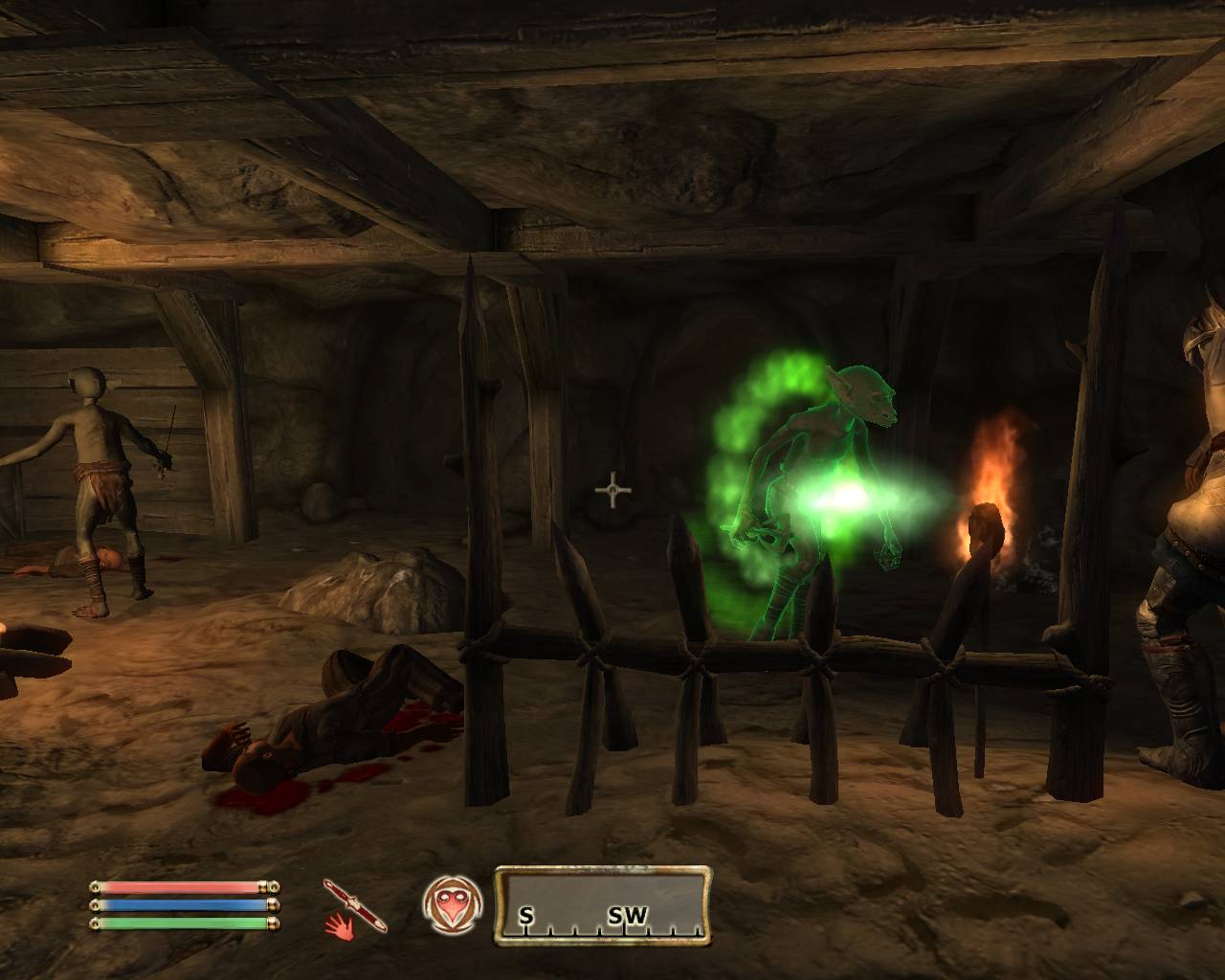Open the heart-shaped spell effect icon
The height and width of the screenshot is (980, 1225).
pos(449,903)
